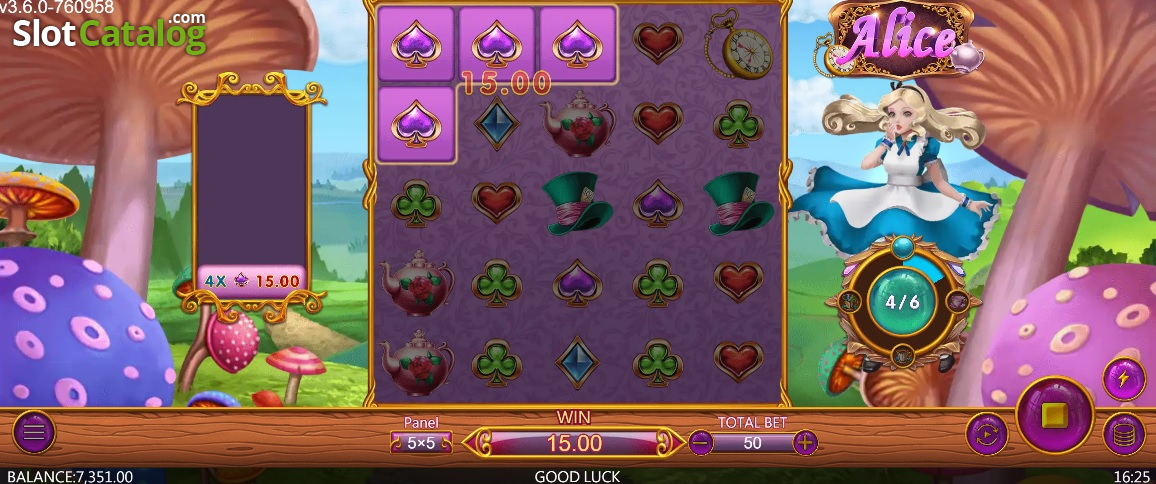Open the autoplay settings
The height and width of the screenshot is (484, 1156).
point(986,434)
